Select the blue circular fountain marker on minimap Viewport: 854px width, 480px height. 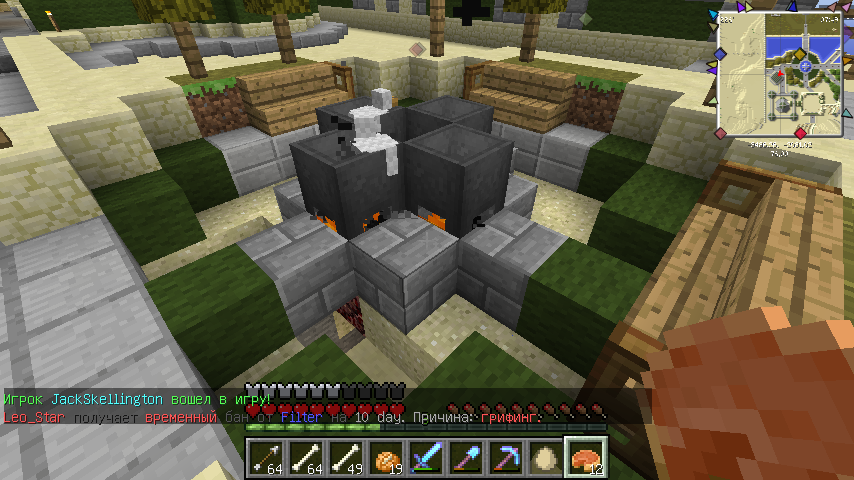[805, 65]
